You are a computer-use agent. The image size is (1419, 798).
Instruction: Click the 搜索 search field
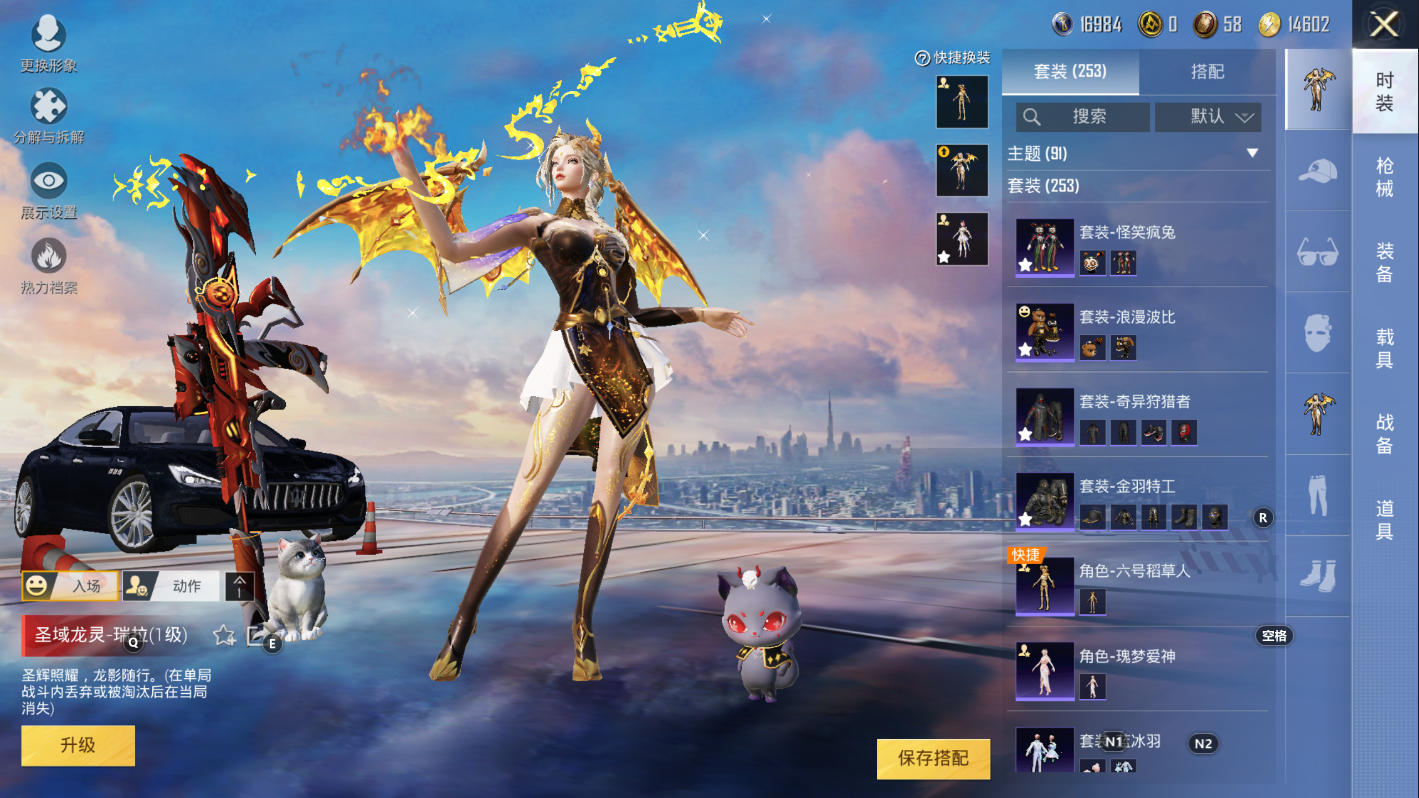(x=1082, y=117)
